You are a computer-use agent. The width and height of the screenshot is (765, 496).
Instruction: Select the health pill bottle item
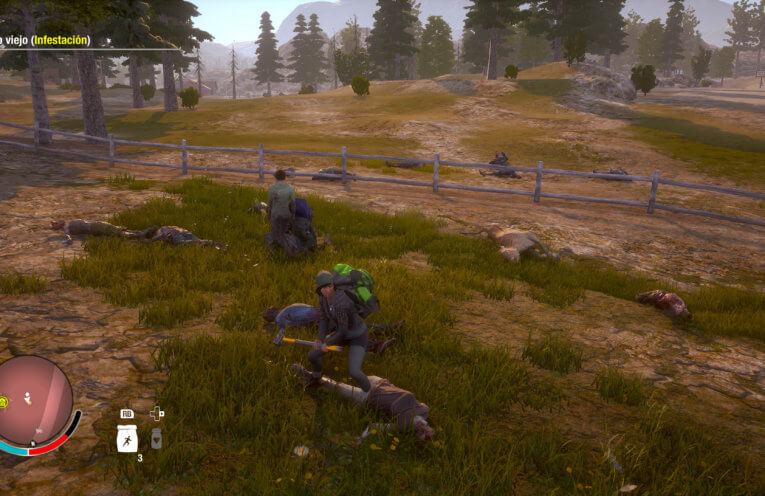click(156, 438)
